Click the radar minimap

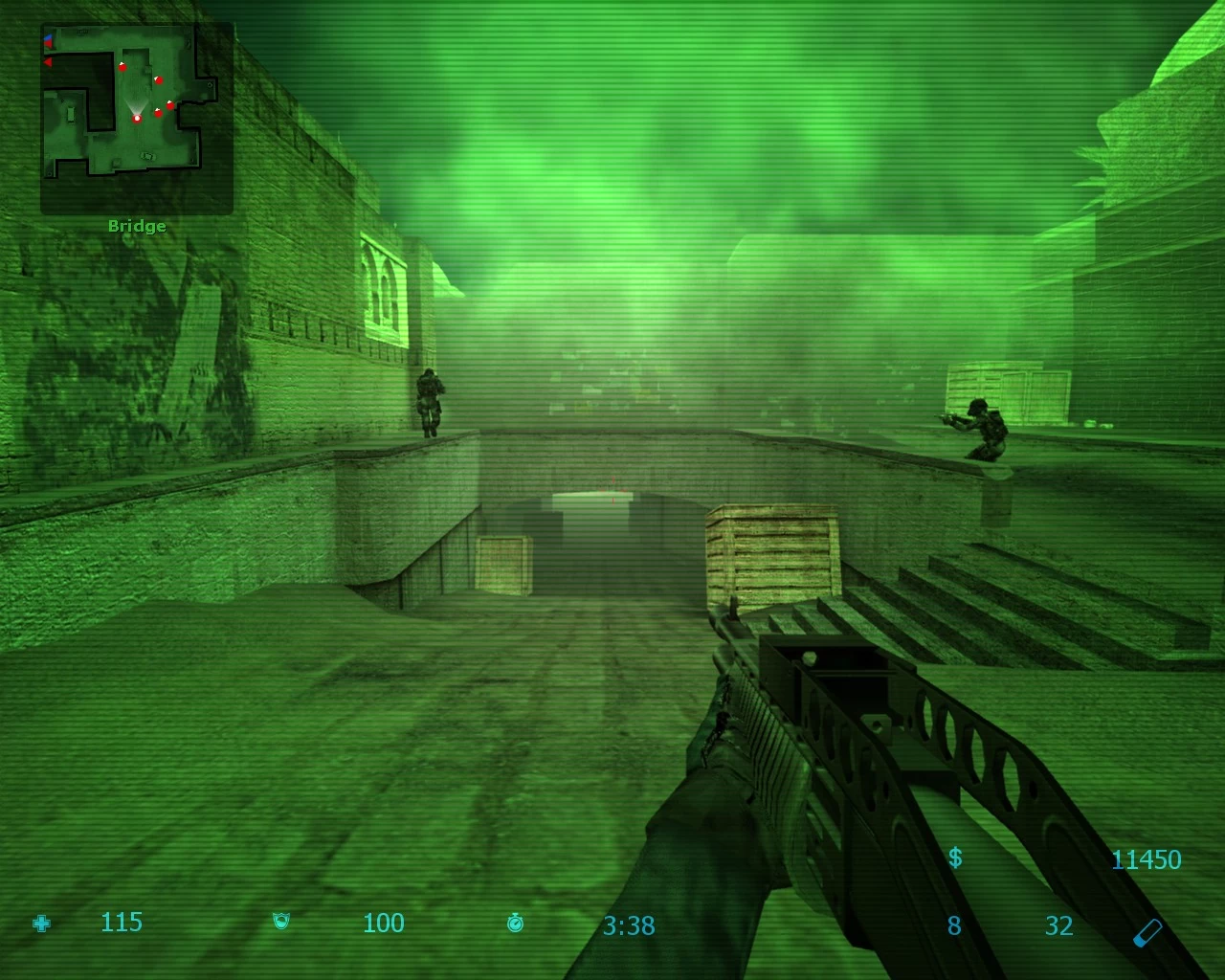tap(137, 118)
